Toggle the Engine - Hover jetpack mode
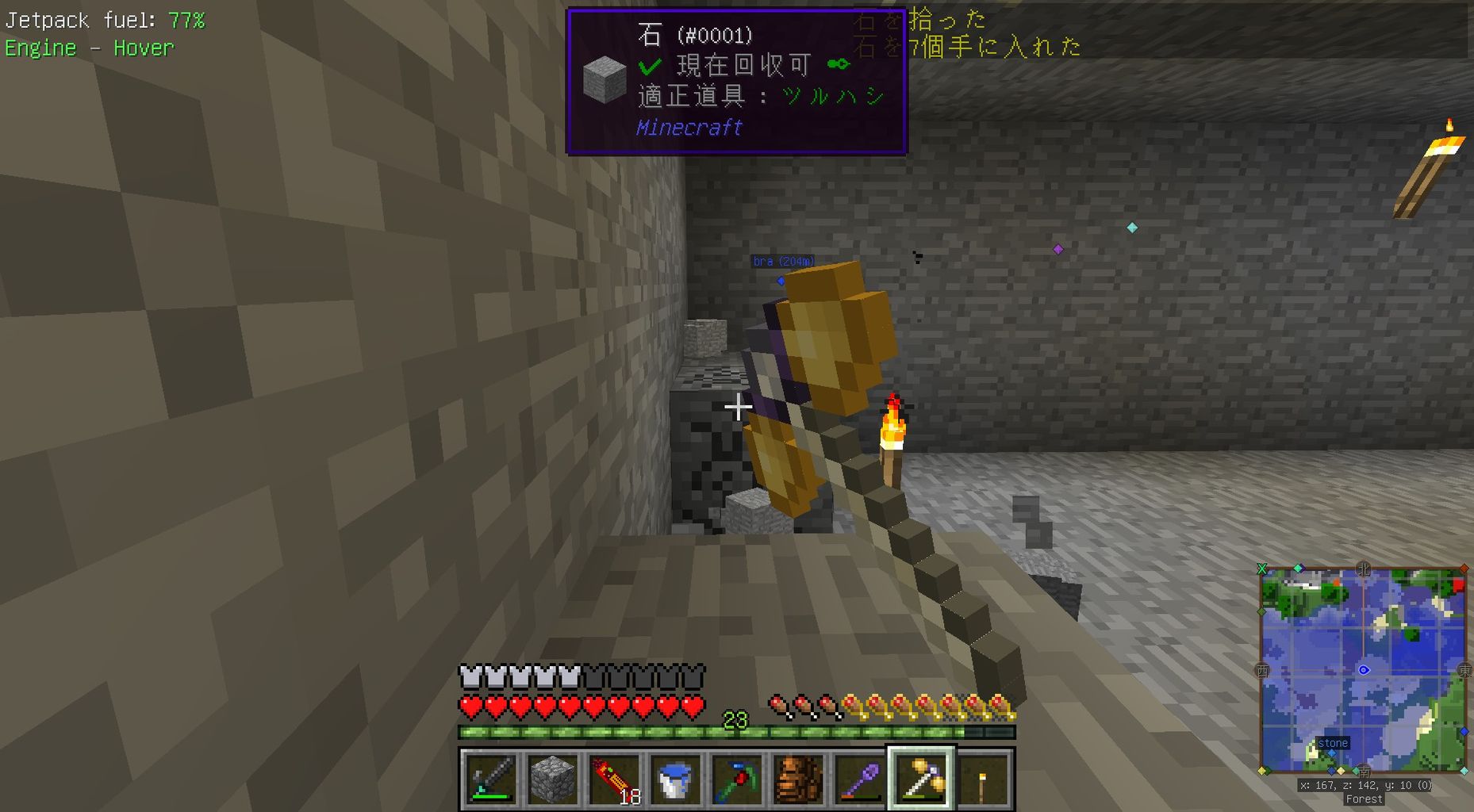The width and height of the screenshot is (1474, 812). point(89,48)
